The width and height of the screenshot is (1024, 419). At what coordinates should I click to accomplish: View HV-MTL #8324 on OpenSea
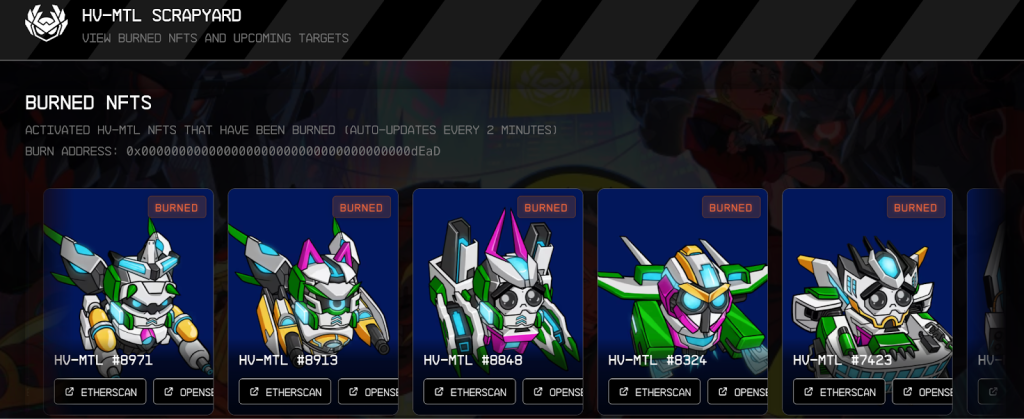[737, 392]
